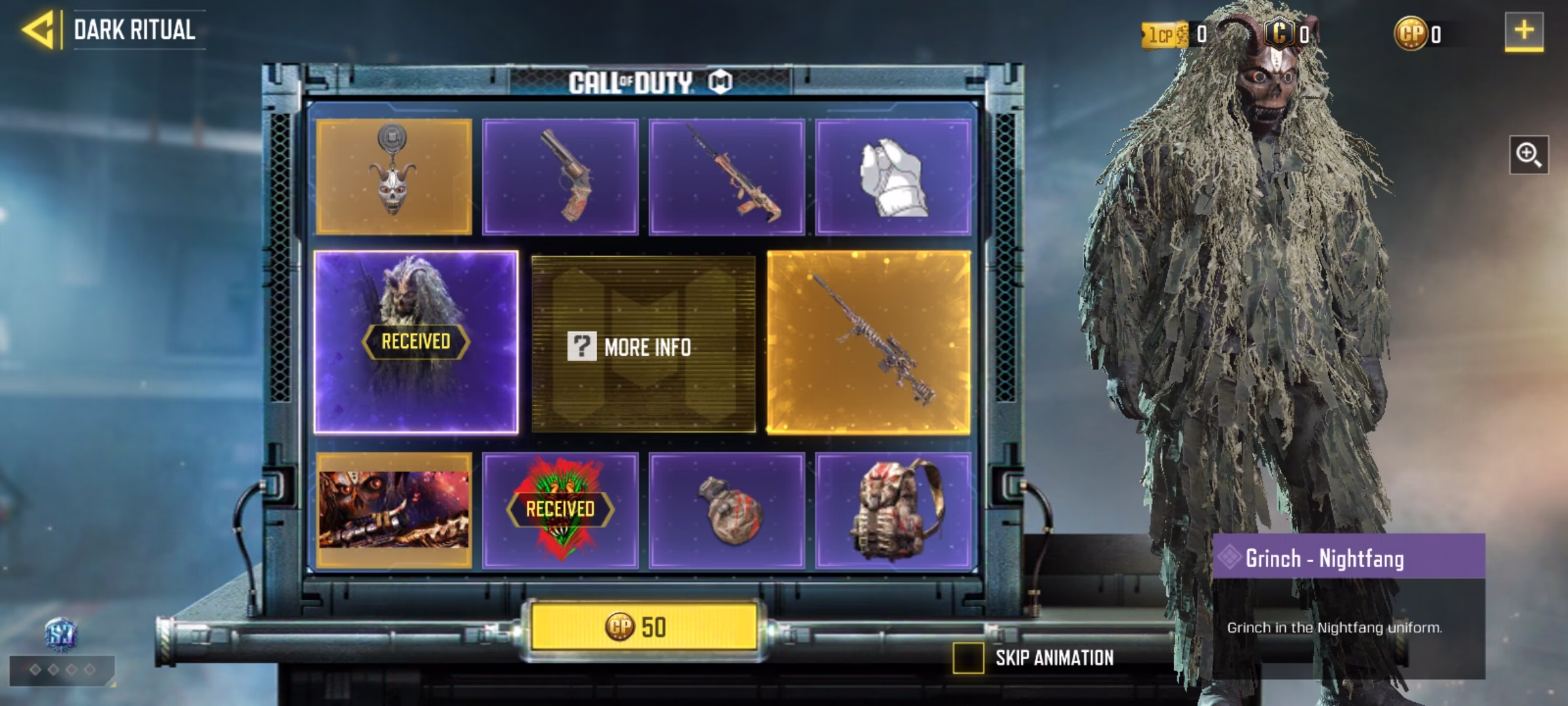Zoom in on the character preview
The height and width of the screenshot is (706, 1568).
click(x=1528, y=155)
